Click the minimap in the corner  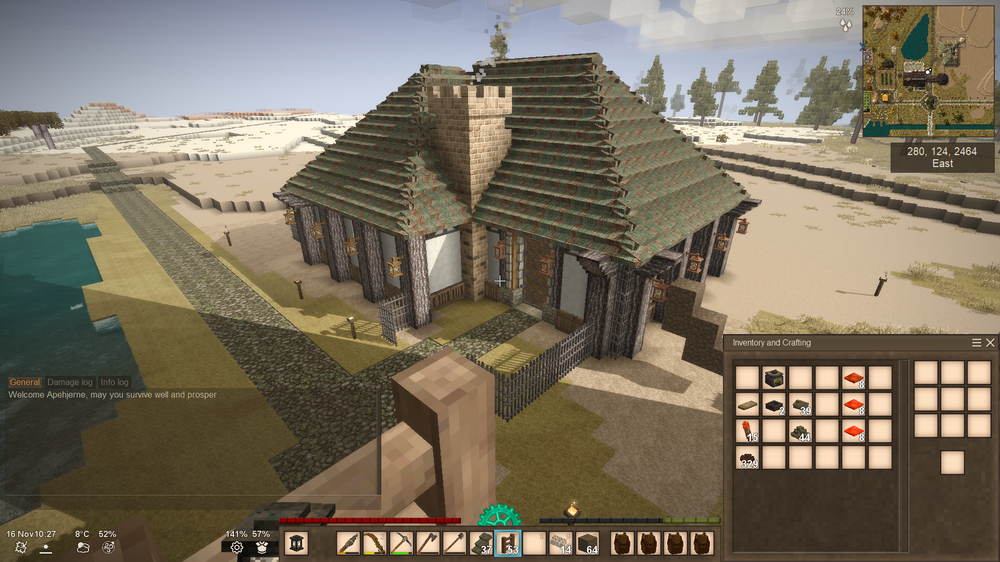pos(928,71)
